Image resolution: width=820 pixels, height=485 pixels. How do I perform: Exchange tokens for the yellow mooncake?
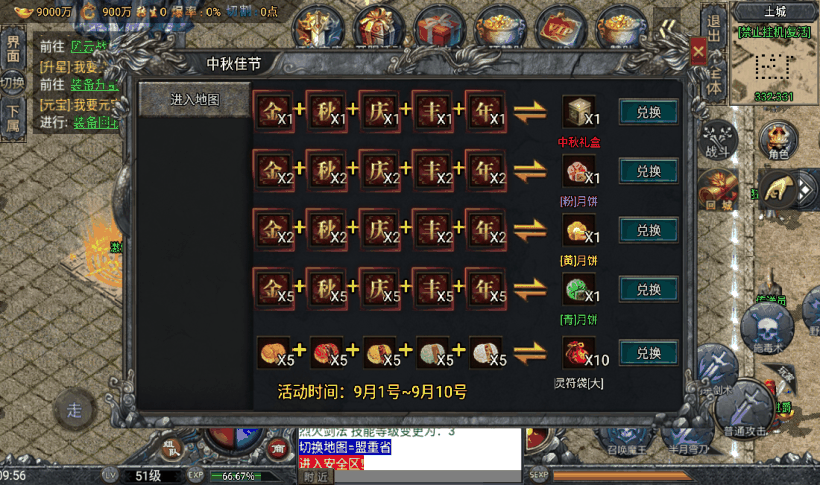coord(648,230)
